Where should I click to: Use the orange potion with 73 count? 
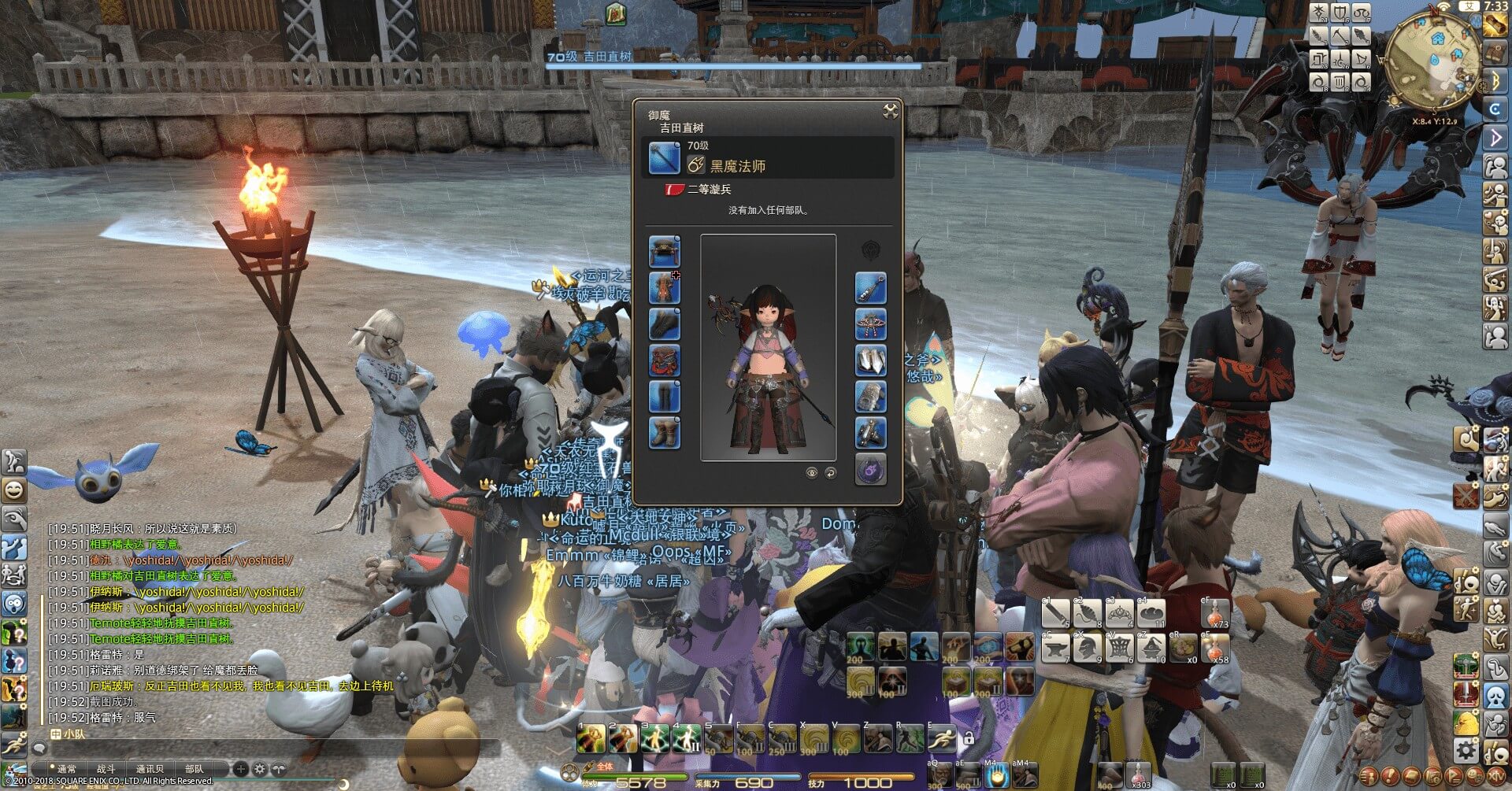pyautogui.click(x=1216, y=613)
